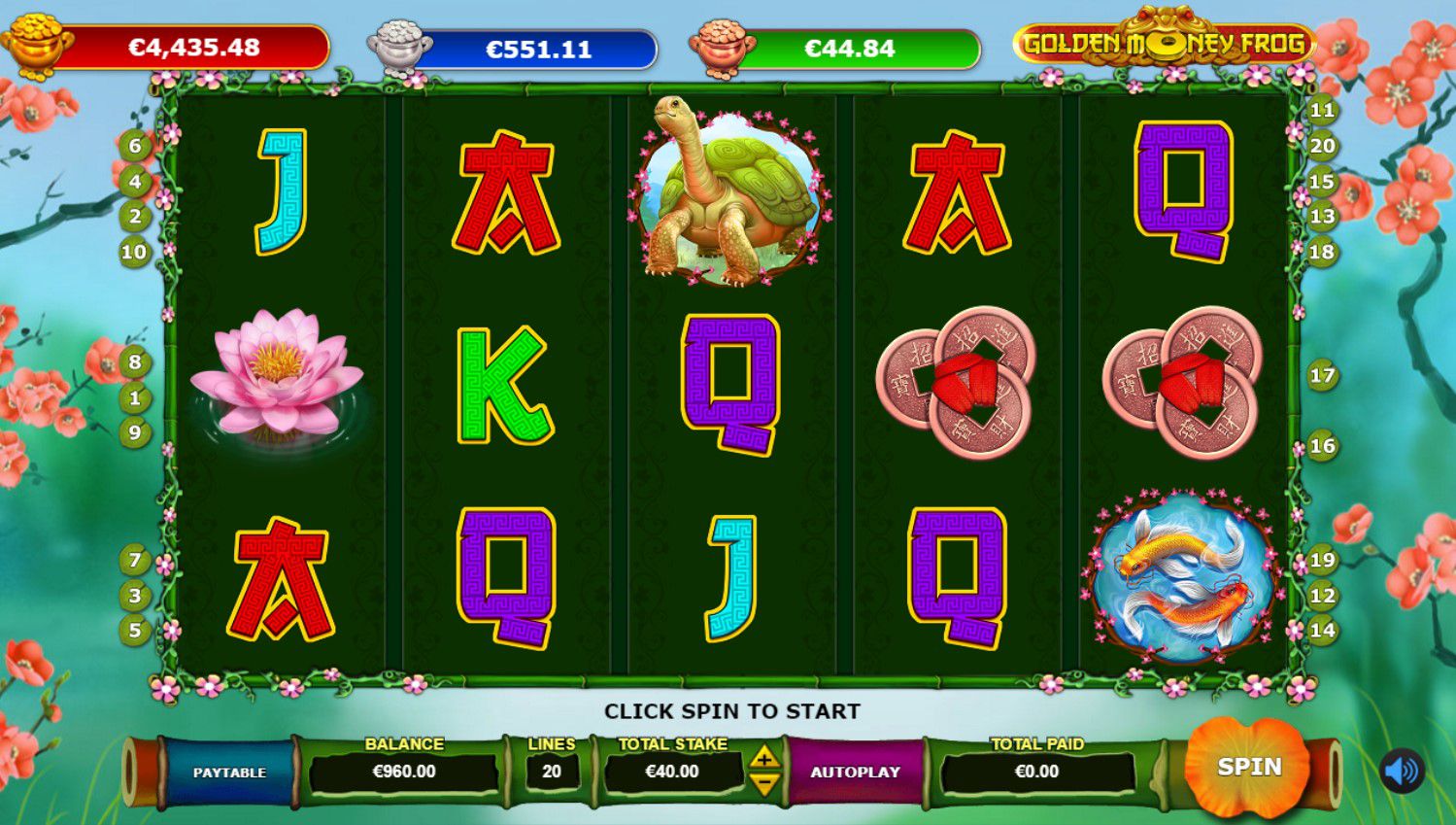Viewport: 1456px width, 825px height.
Task: Open the Paytable
Action: tap(229, 773)
